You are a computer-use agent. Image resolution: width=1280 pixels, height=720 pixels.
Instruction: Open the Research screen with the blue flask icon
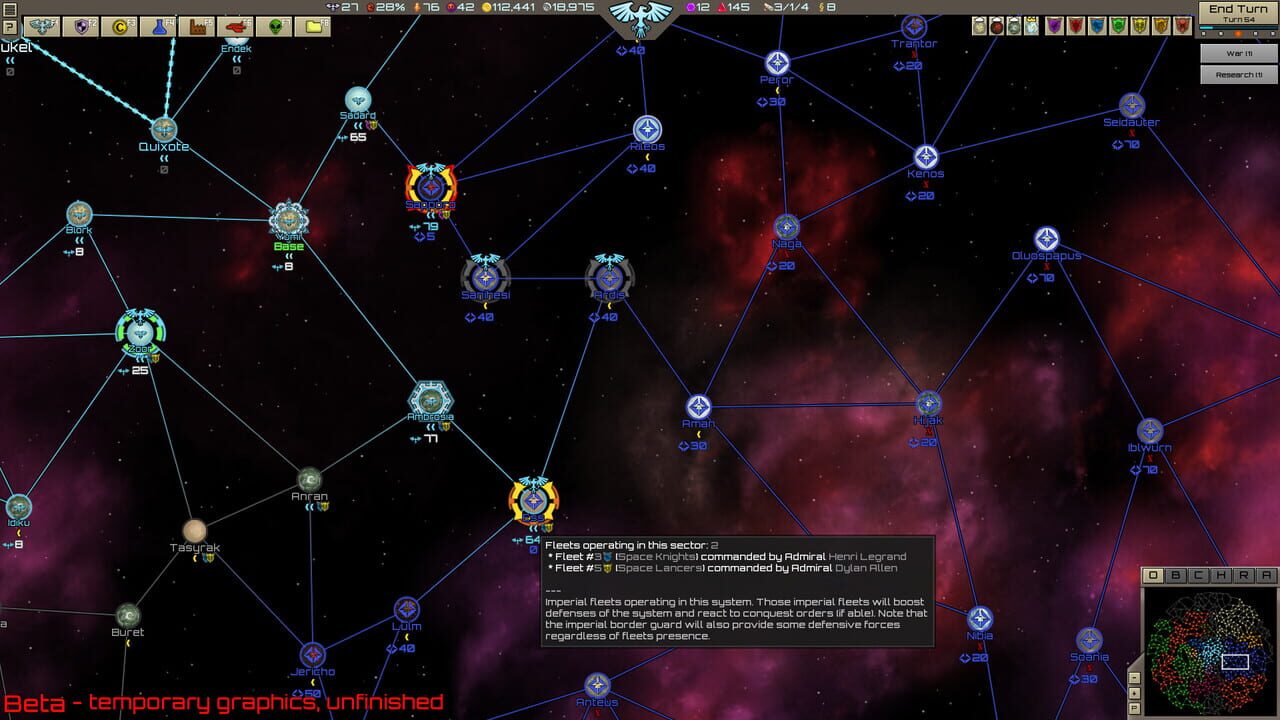(x=158, y=25)
